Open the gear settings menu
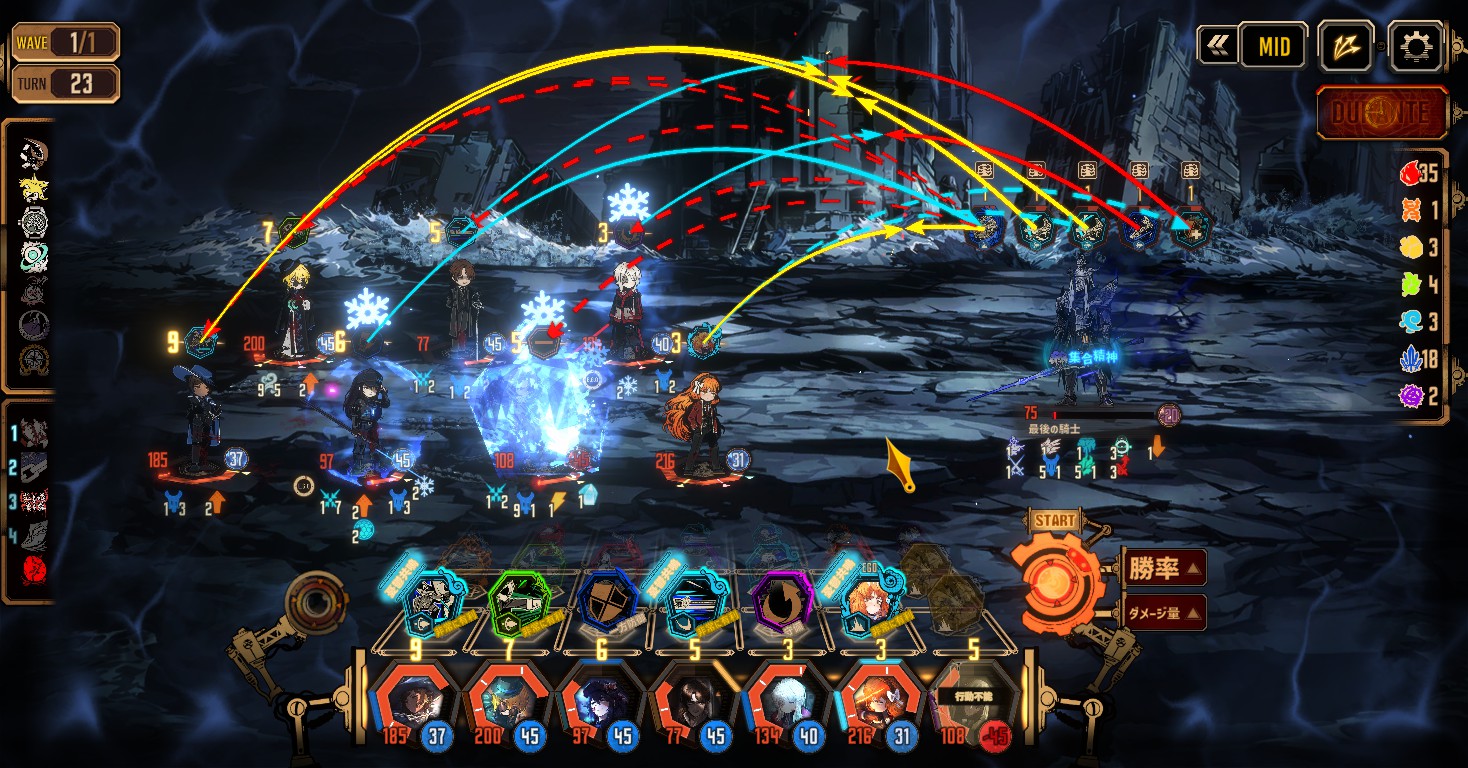Viewport: 1468px width, 768px height. [x=1416, y=46]
